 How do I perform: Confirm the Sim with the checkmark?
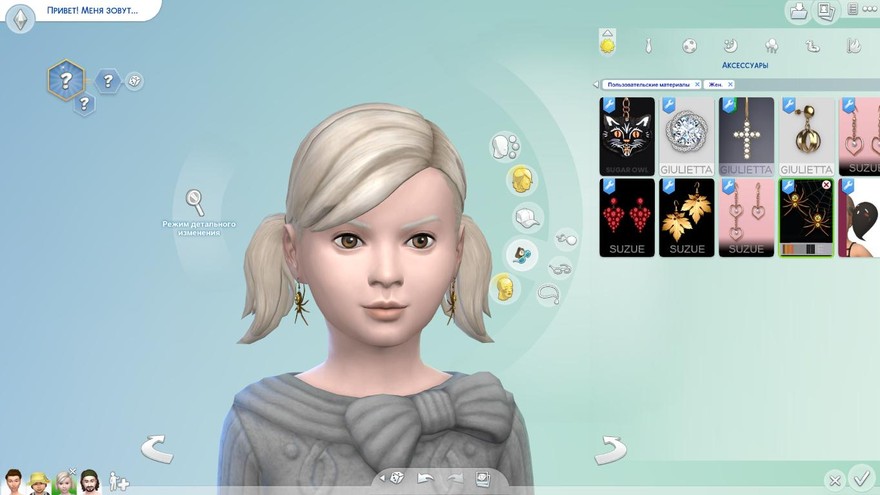[x=859, y=478]
